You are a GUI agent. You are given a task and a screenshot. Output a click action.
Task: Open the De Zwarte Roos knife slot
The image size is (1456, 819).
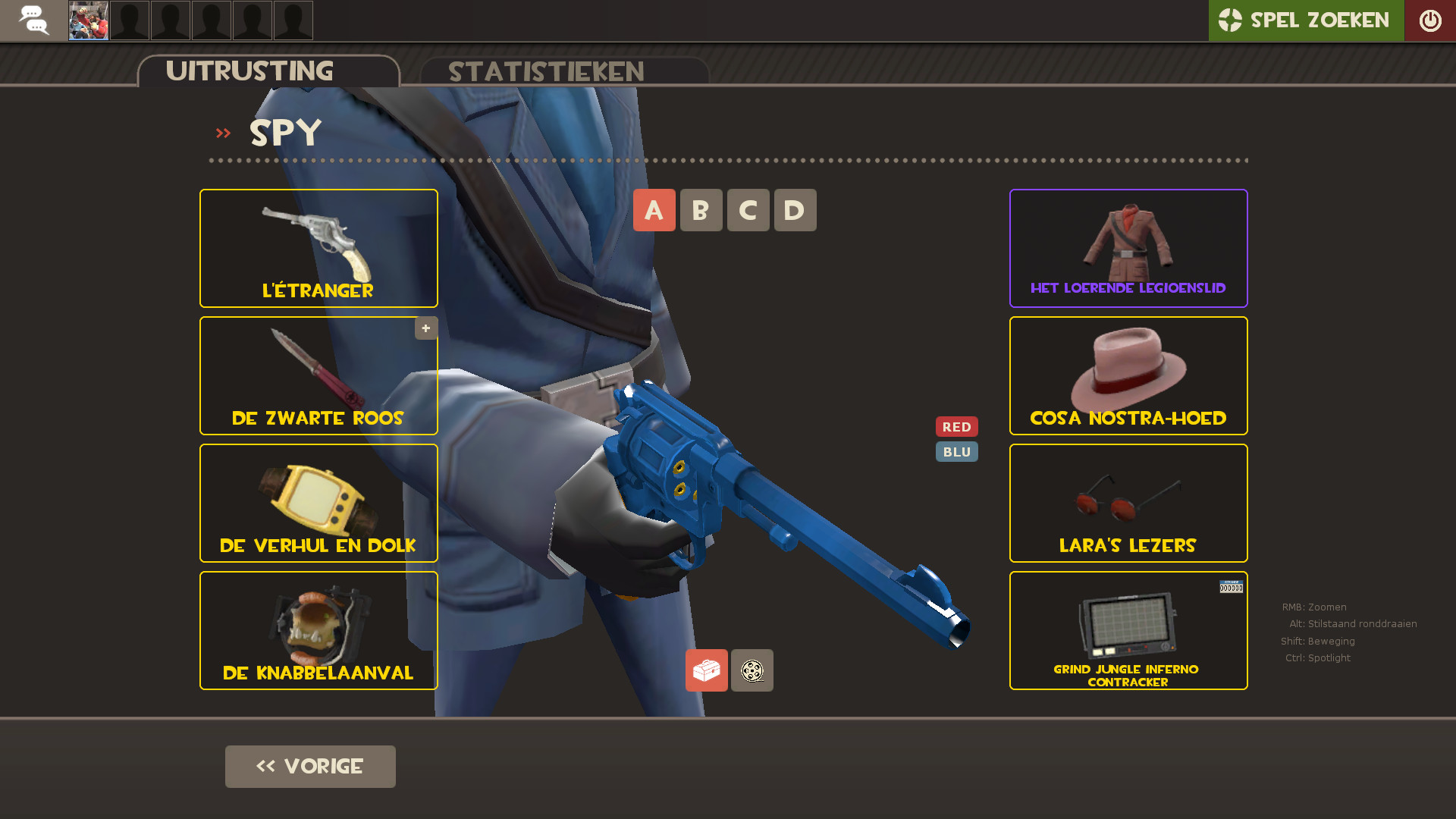[x=318, y=375]
